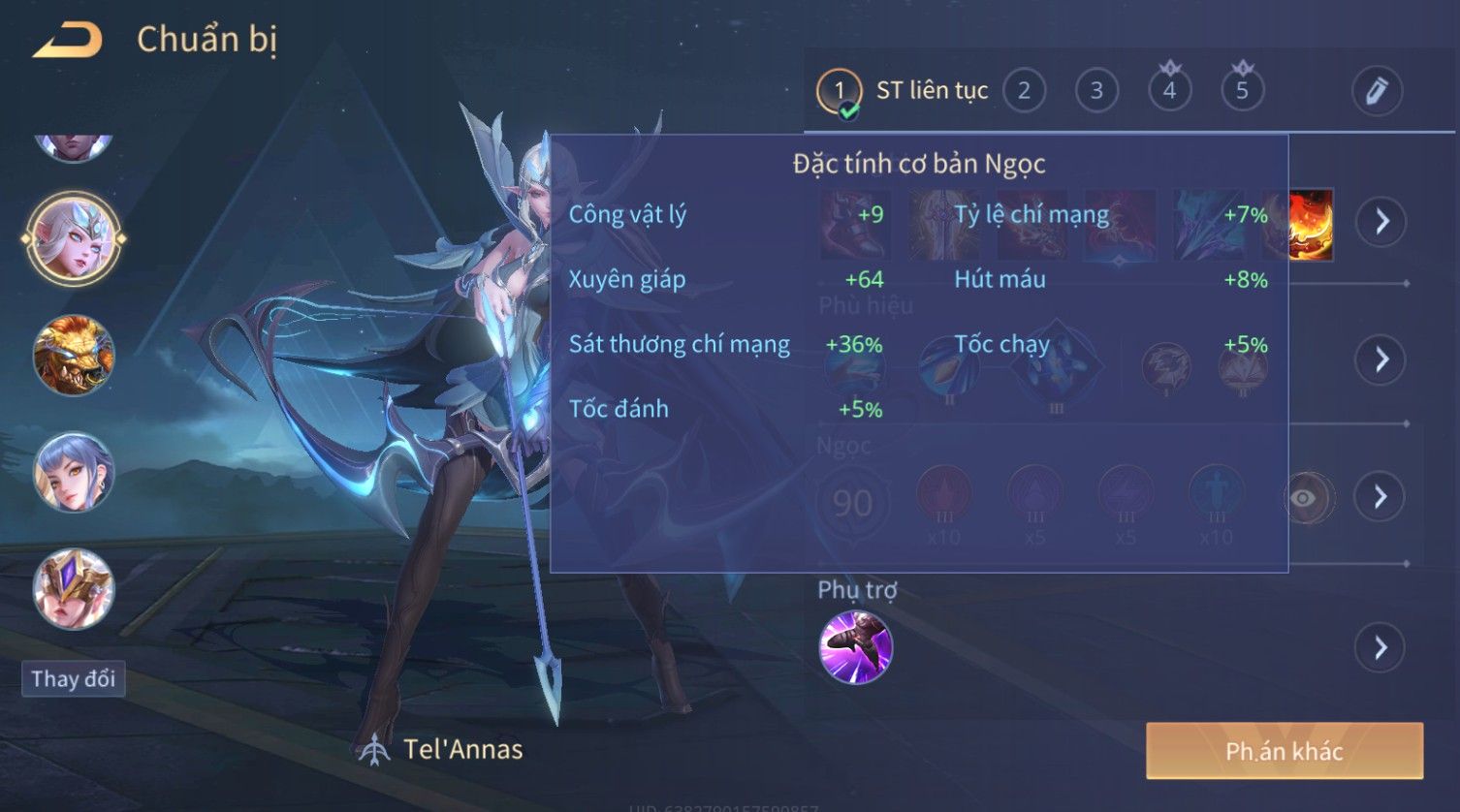Select the Phụ trợ boot spell icon
The image size is (1460, 812).
855,647
